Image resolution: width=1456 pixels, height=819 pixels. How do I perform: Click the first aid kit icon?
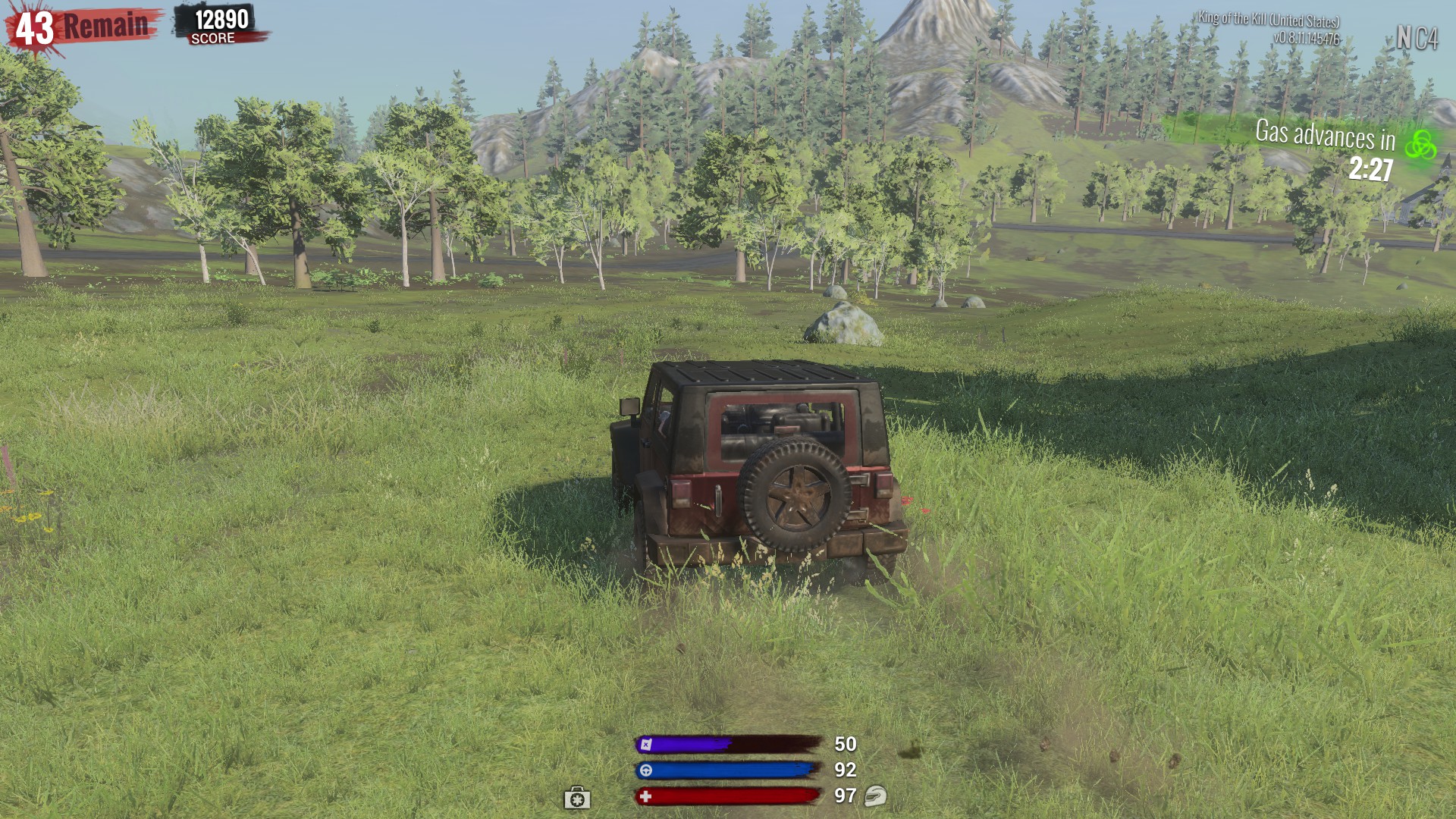click(576, 798)
